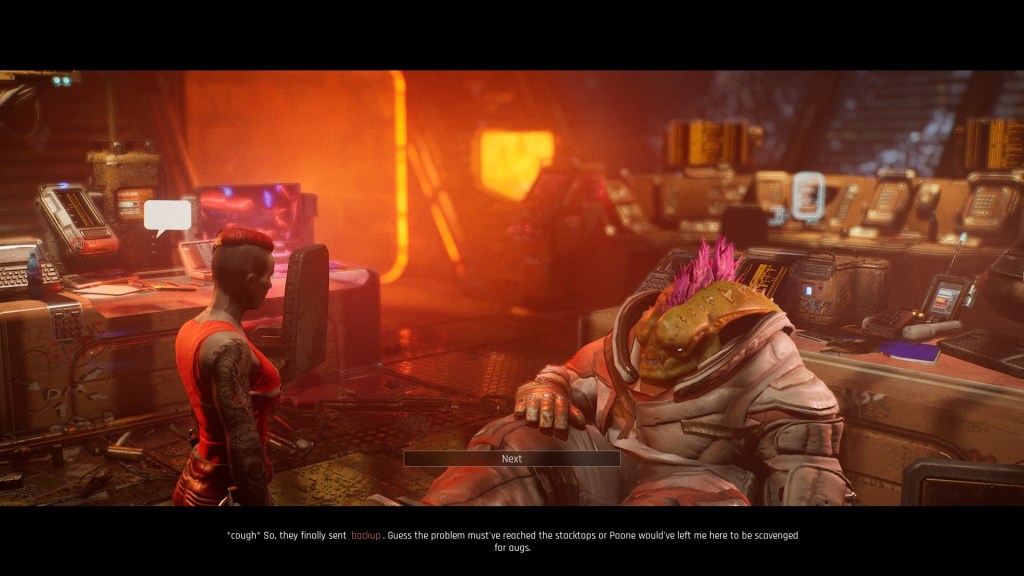
Task: Continue the dialogue with the Next button
Action: click(511, 459)
